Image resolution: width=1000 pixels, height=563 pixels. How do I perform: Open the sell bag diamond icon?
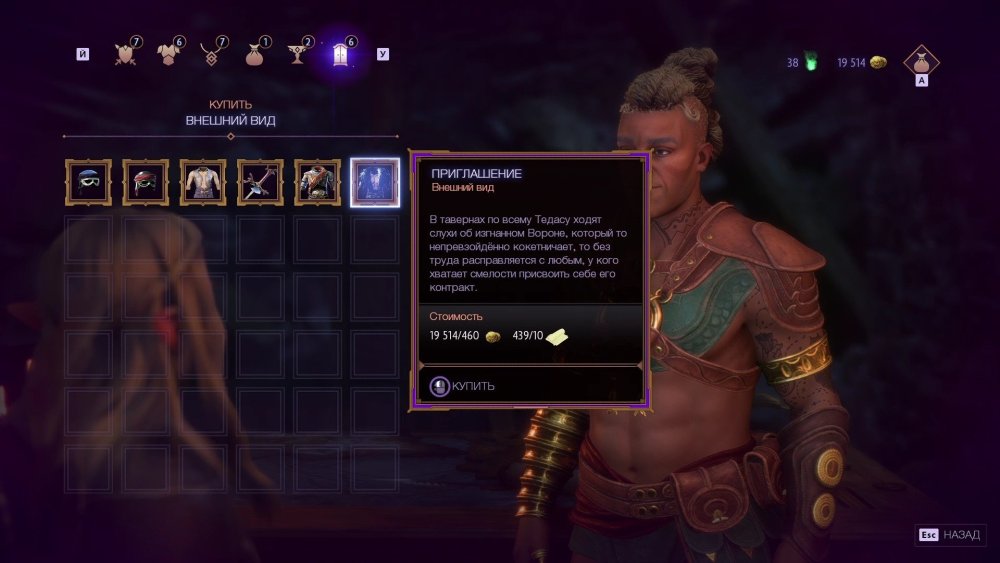(921, 62)
